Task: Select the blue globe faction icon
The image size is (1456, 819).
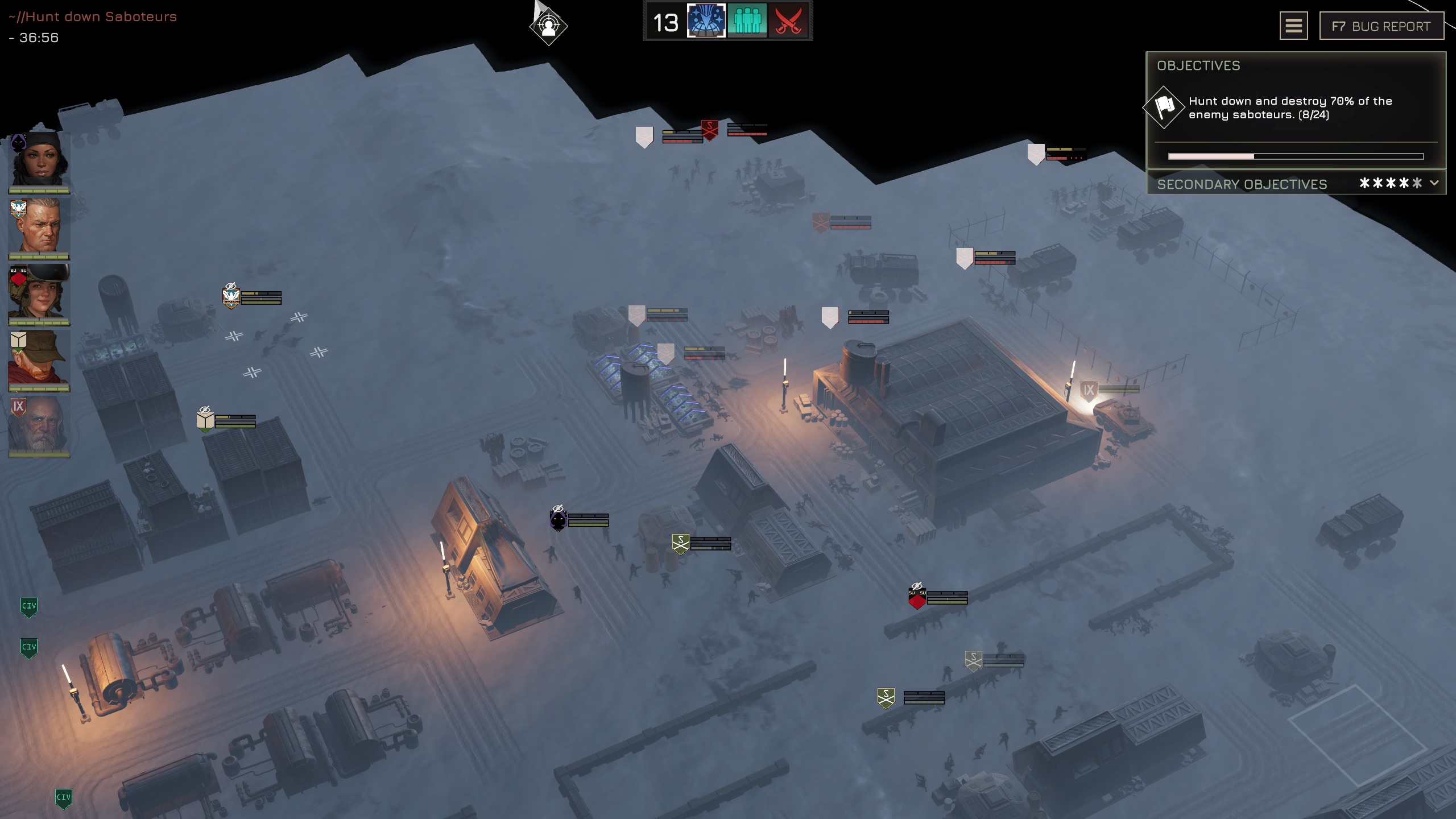Action: pos(706,22)
